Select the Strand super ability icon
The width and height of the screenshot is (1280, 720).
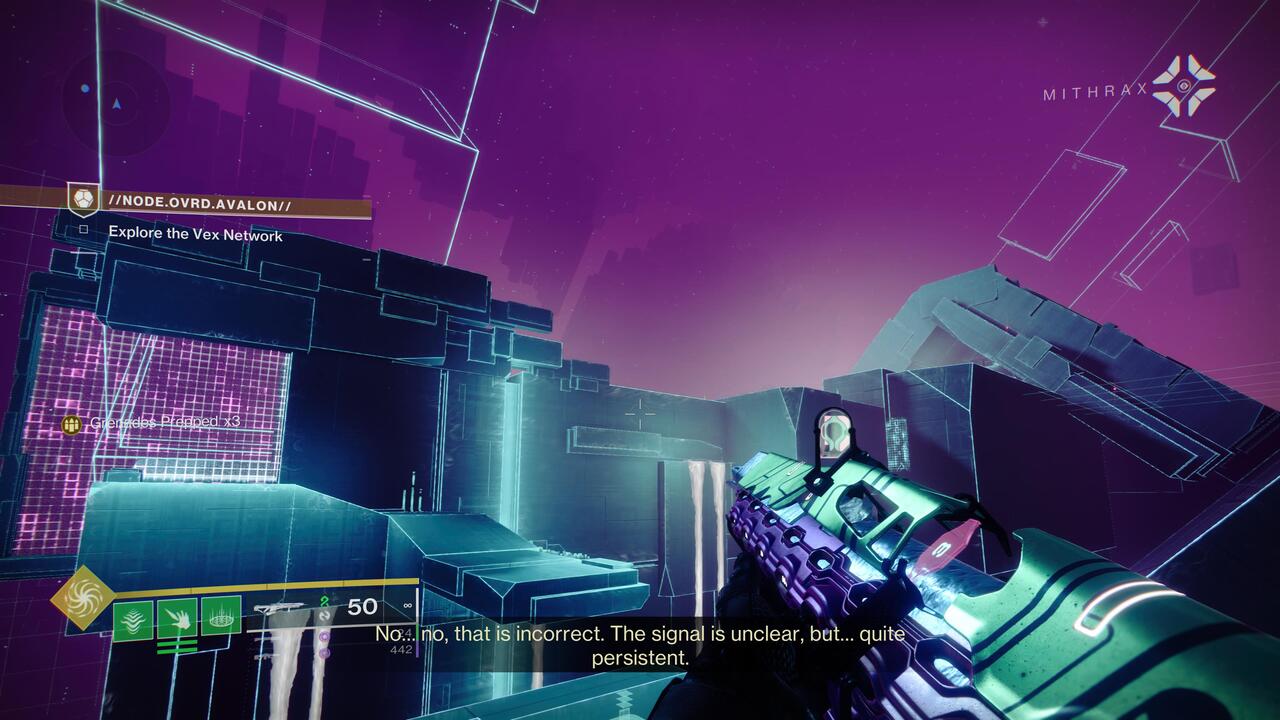coord(81,598)
